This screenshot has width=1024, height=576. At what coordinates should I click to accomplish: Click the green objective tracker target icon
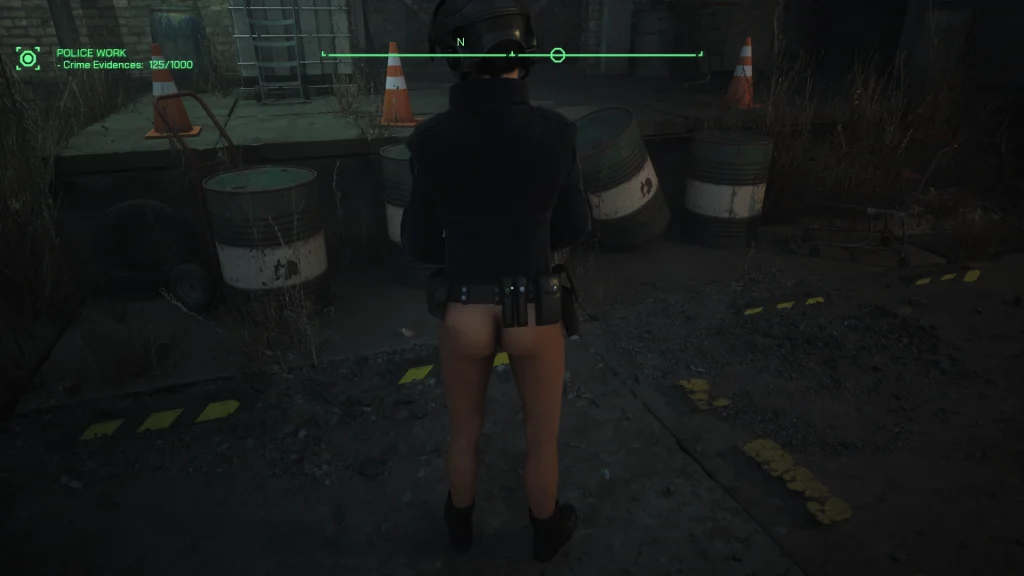point(27,58)
